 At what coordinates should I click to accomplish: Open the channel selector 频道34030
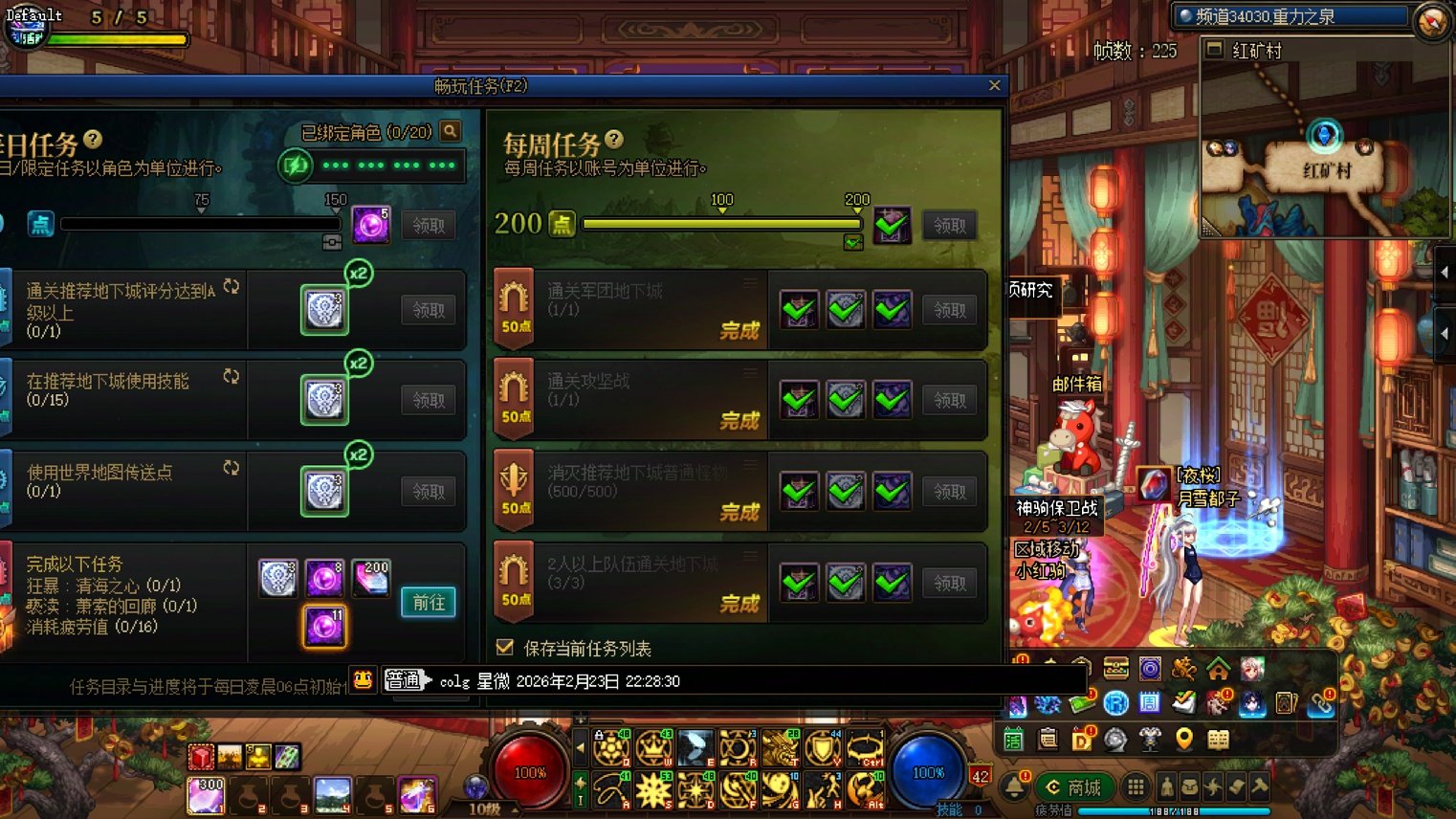click(1292, 16)
